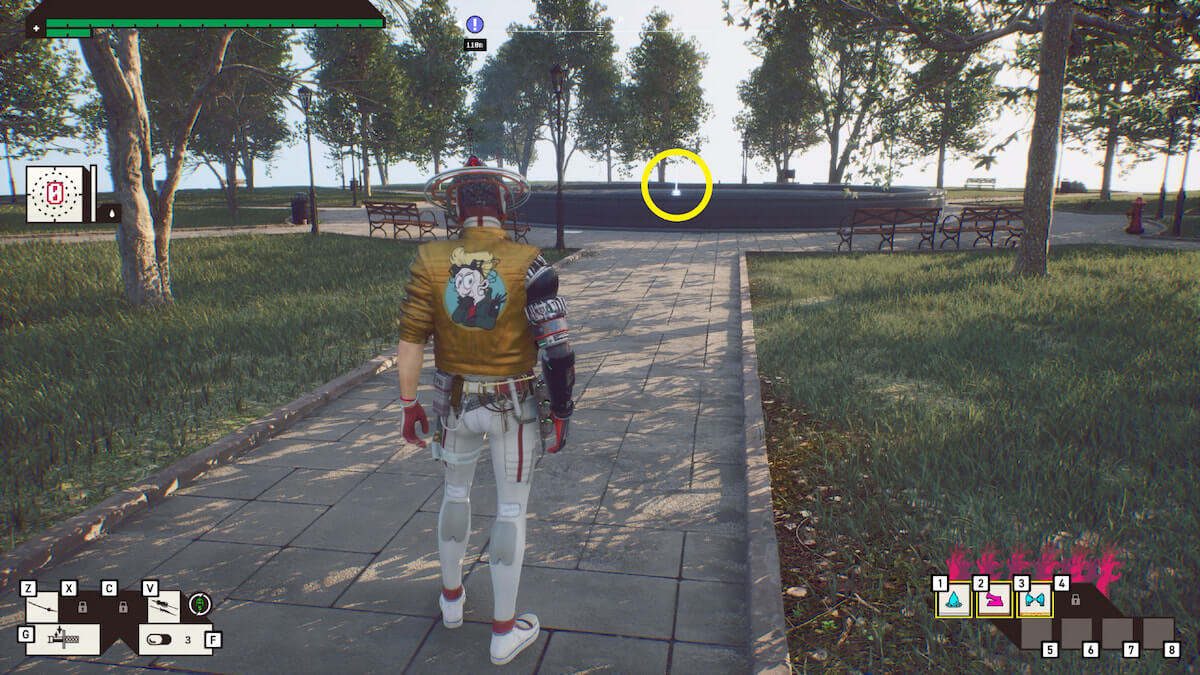Activate the syringe tool slot G

tap(62, 638)
